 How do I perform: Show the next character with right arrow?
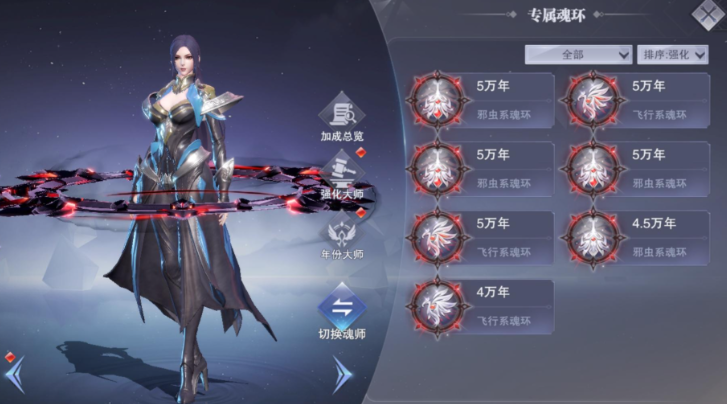click(343, 374)
